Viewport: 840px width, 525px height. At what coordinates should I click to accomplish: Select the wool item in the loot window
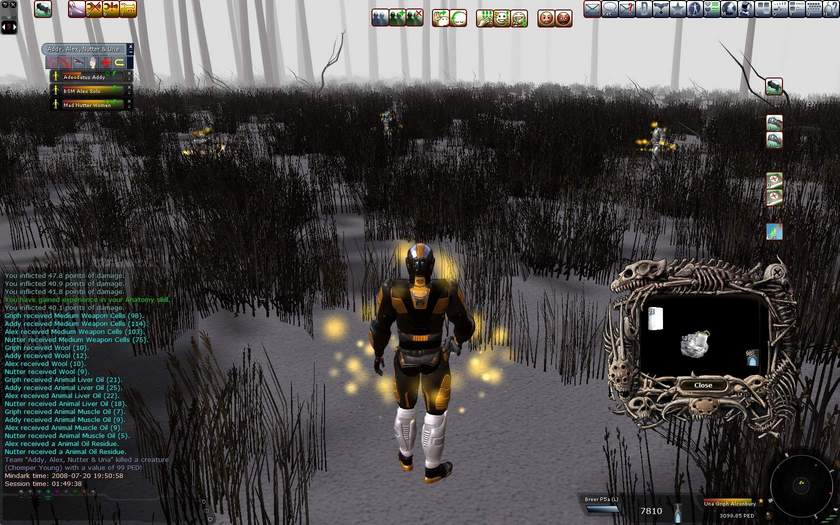[696, 344]
